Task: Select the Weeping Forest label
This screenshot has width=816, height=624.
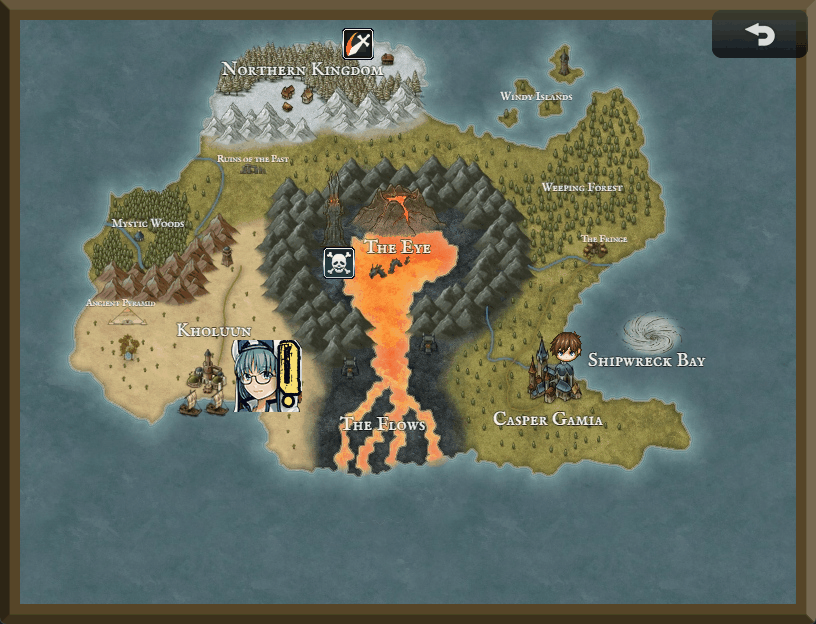Action: pyautogui.click(x=582, y=188)
